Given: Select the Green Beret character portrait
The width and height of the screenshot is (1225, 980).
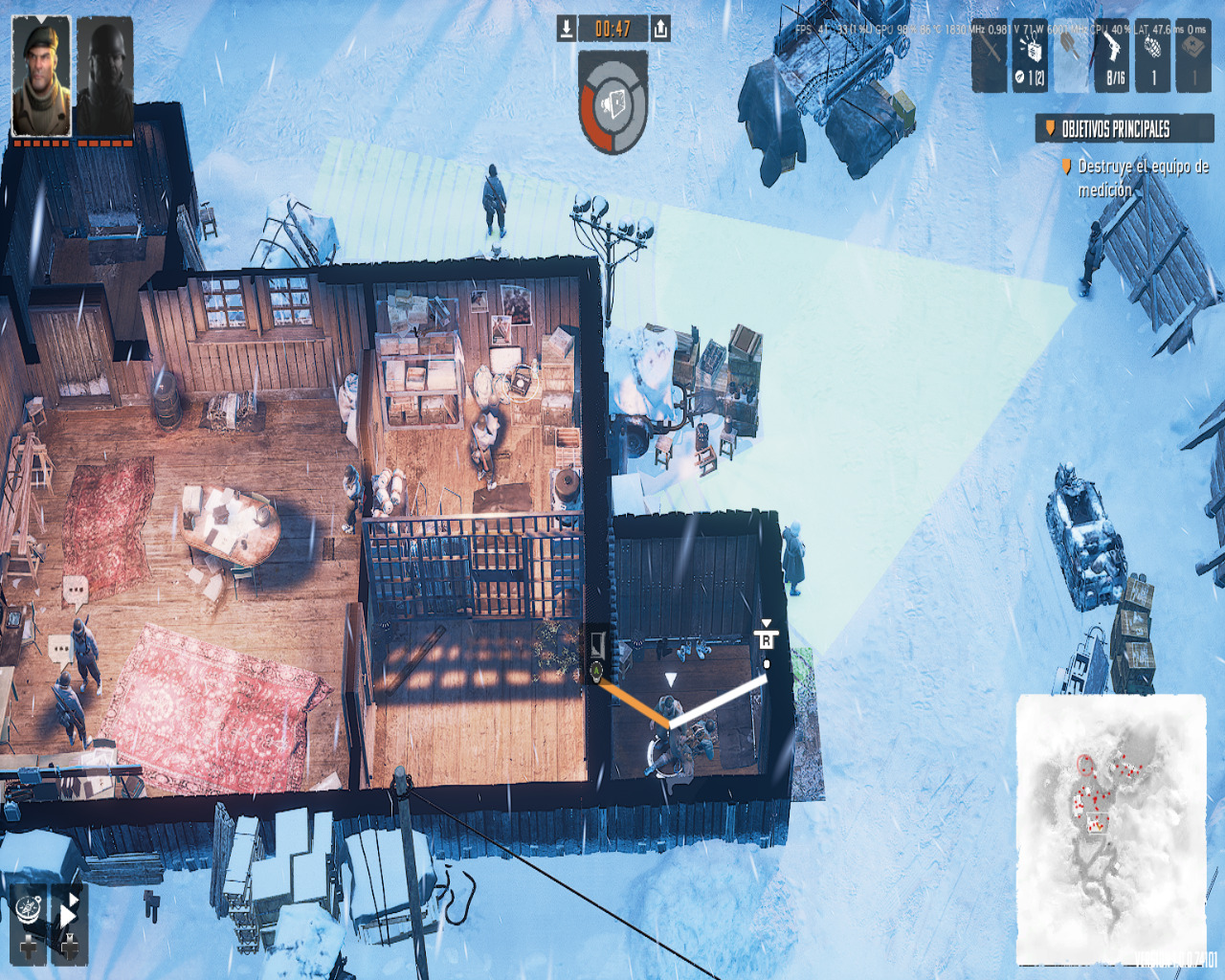Looking at the screenshot, I should tap(41, 76).
